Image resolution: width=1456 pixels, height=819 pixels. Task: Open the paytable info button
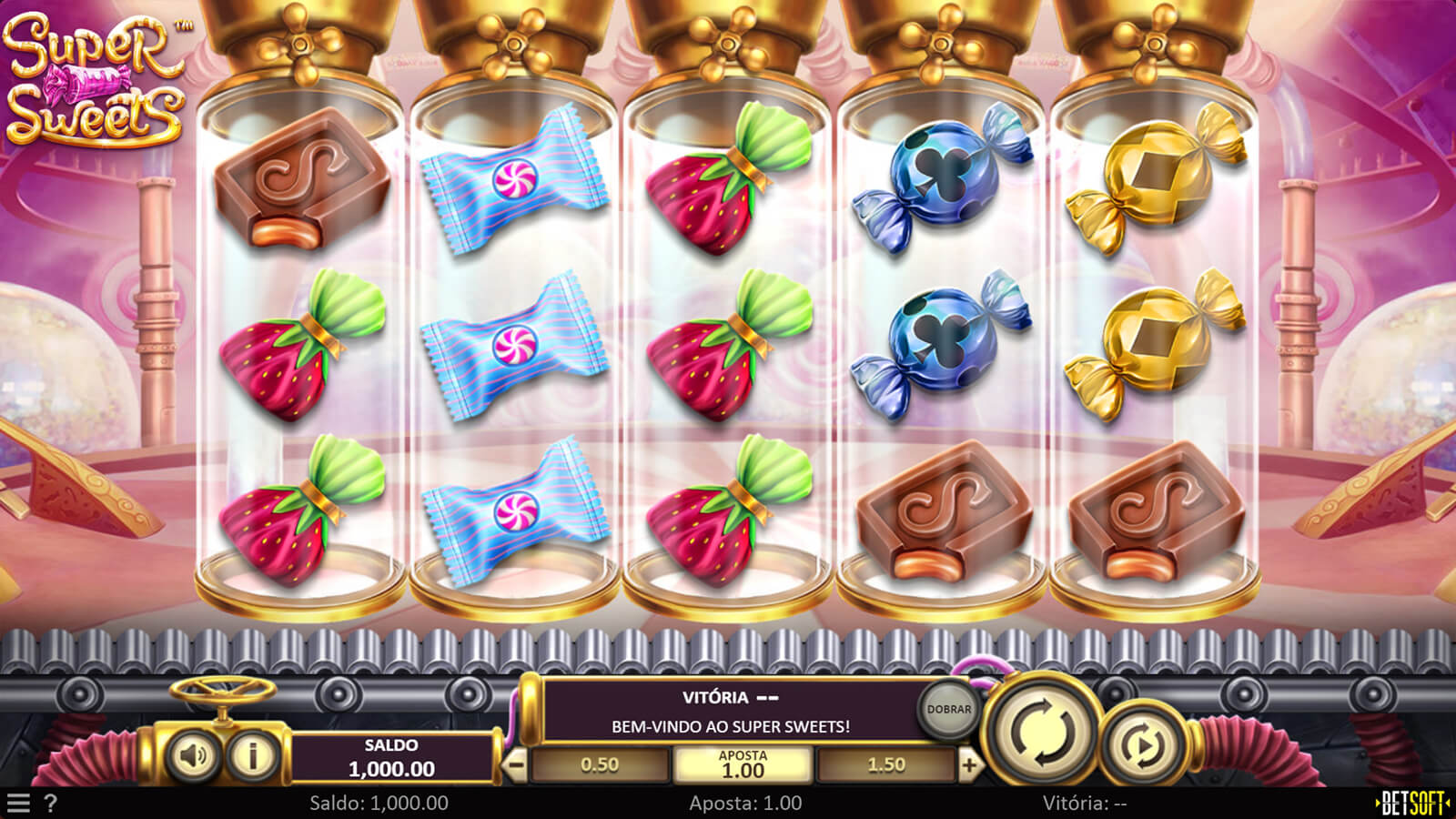pos(252,755)
